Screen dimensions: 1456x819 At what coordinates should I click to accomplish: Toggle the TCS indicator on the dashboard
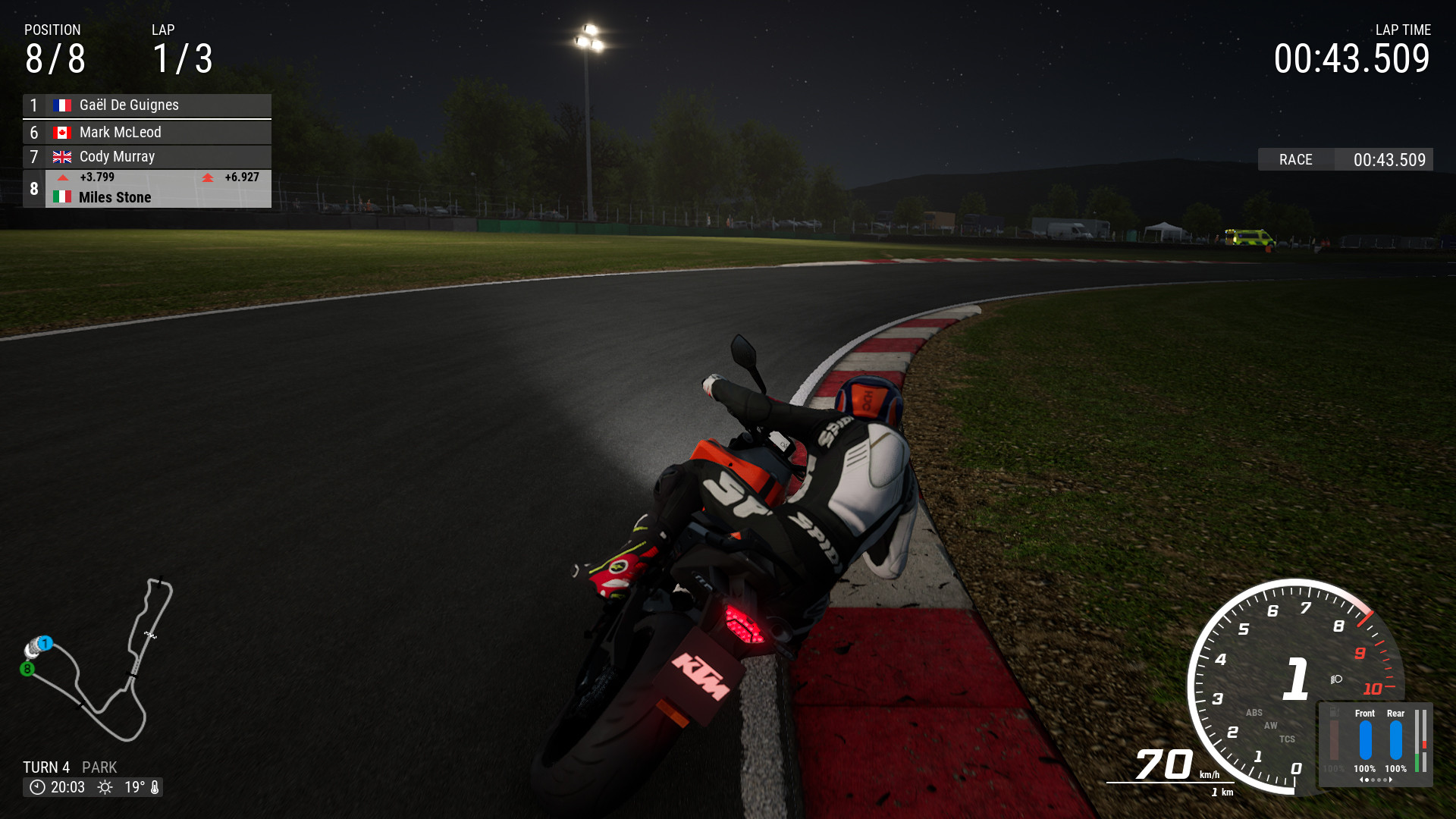pos(1287,739)
